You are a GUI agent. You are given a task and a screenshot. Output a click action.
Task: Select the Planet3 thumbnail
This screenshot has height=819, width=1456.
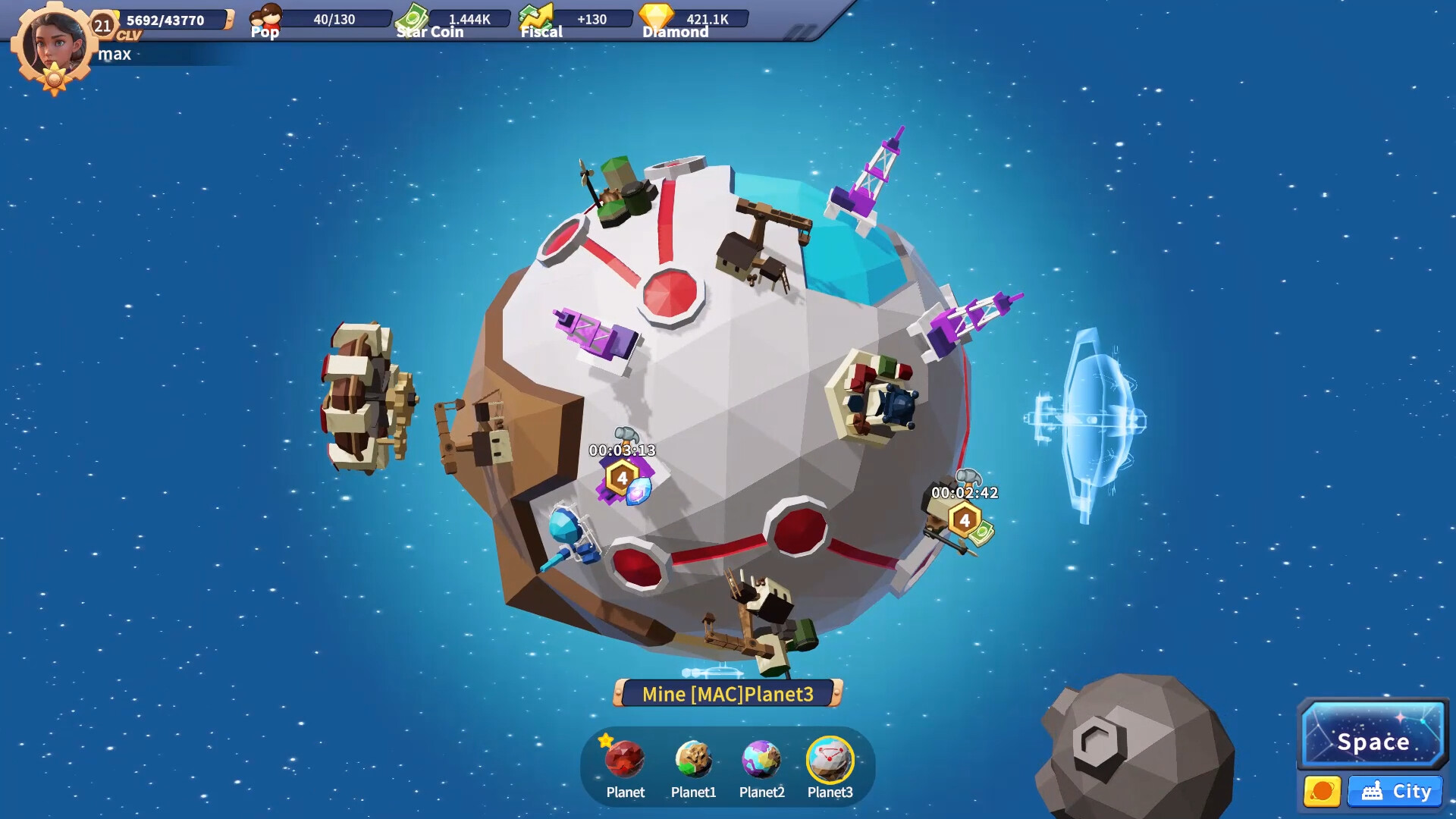[x=830, y=761]
